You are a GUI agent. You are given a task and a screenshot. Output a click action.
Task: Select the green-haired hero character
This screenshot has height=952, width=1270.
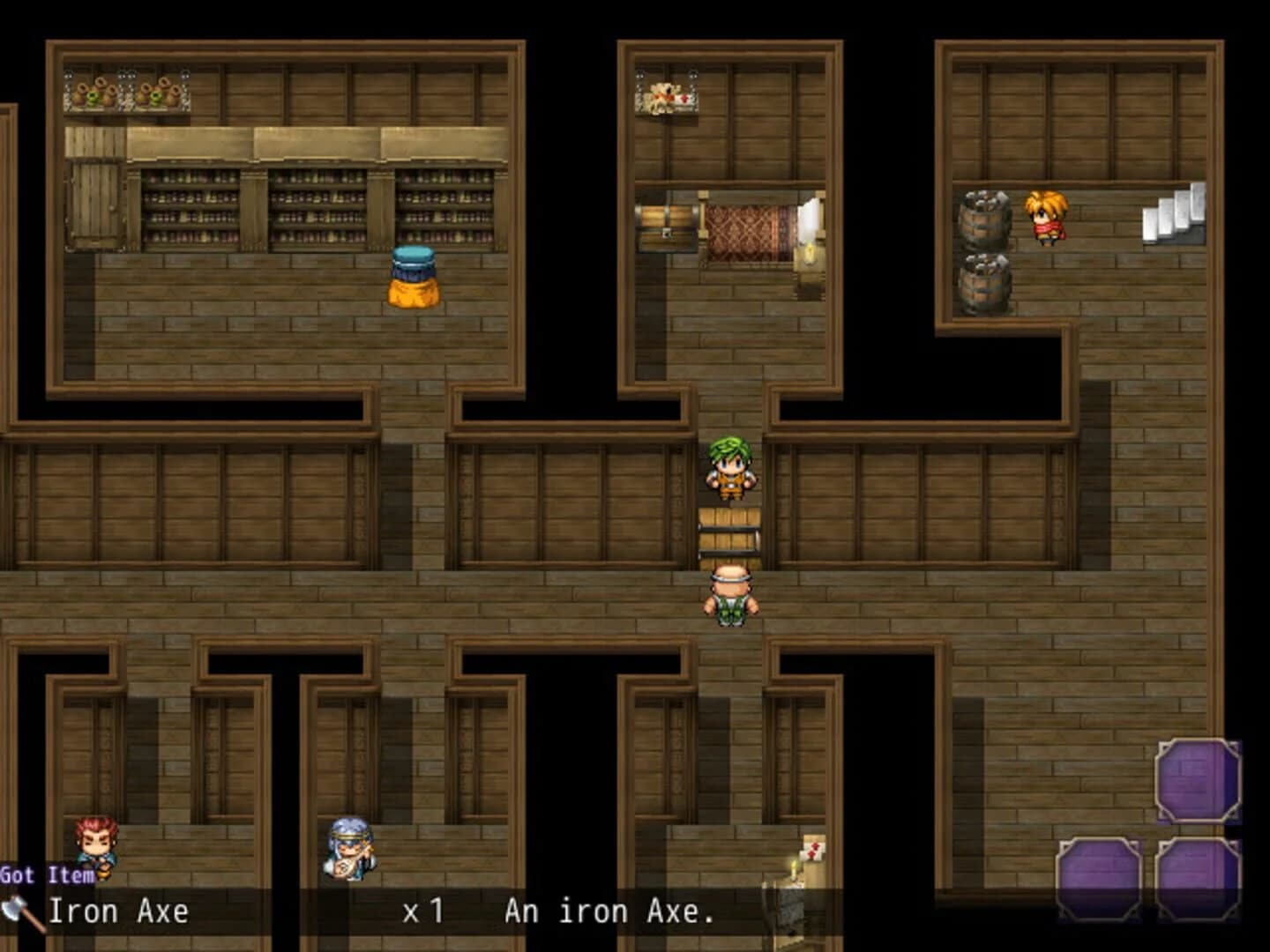733,471
